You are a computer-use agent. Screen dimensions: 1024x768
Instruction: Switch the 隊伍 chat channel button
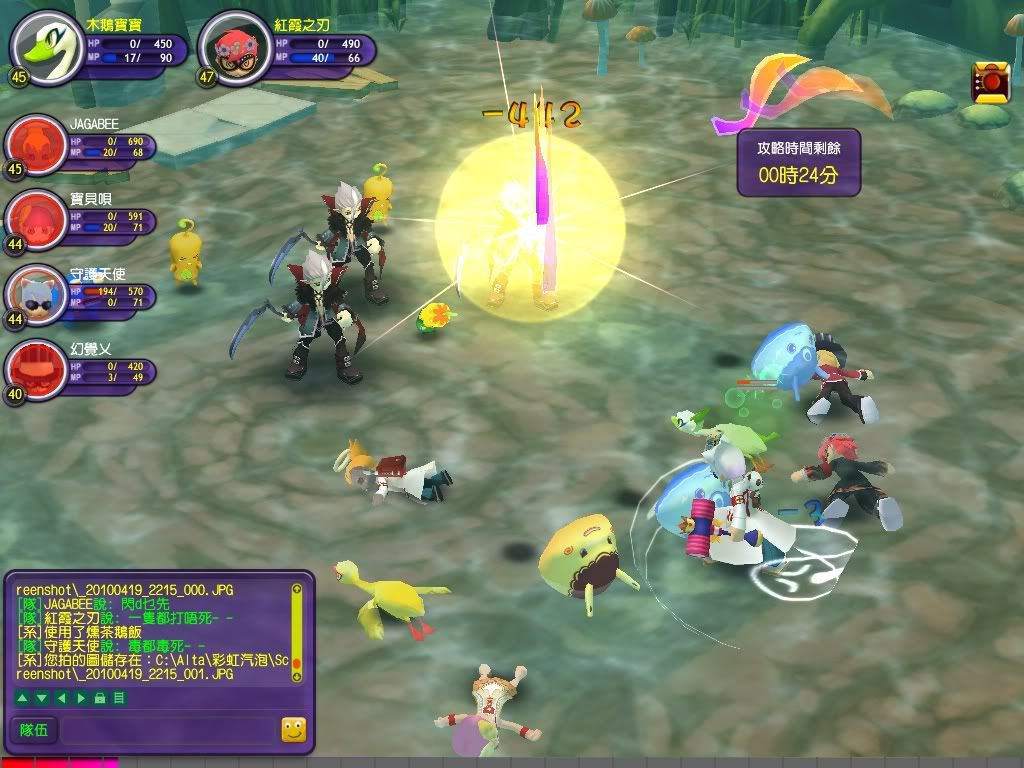pos(35,730)
